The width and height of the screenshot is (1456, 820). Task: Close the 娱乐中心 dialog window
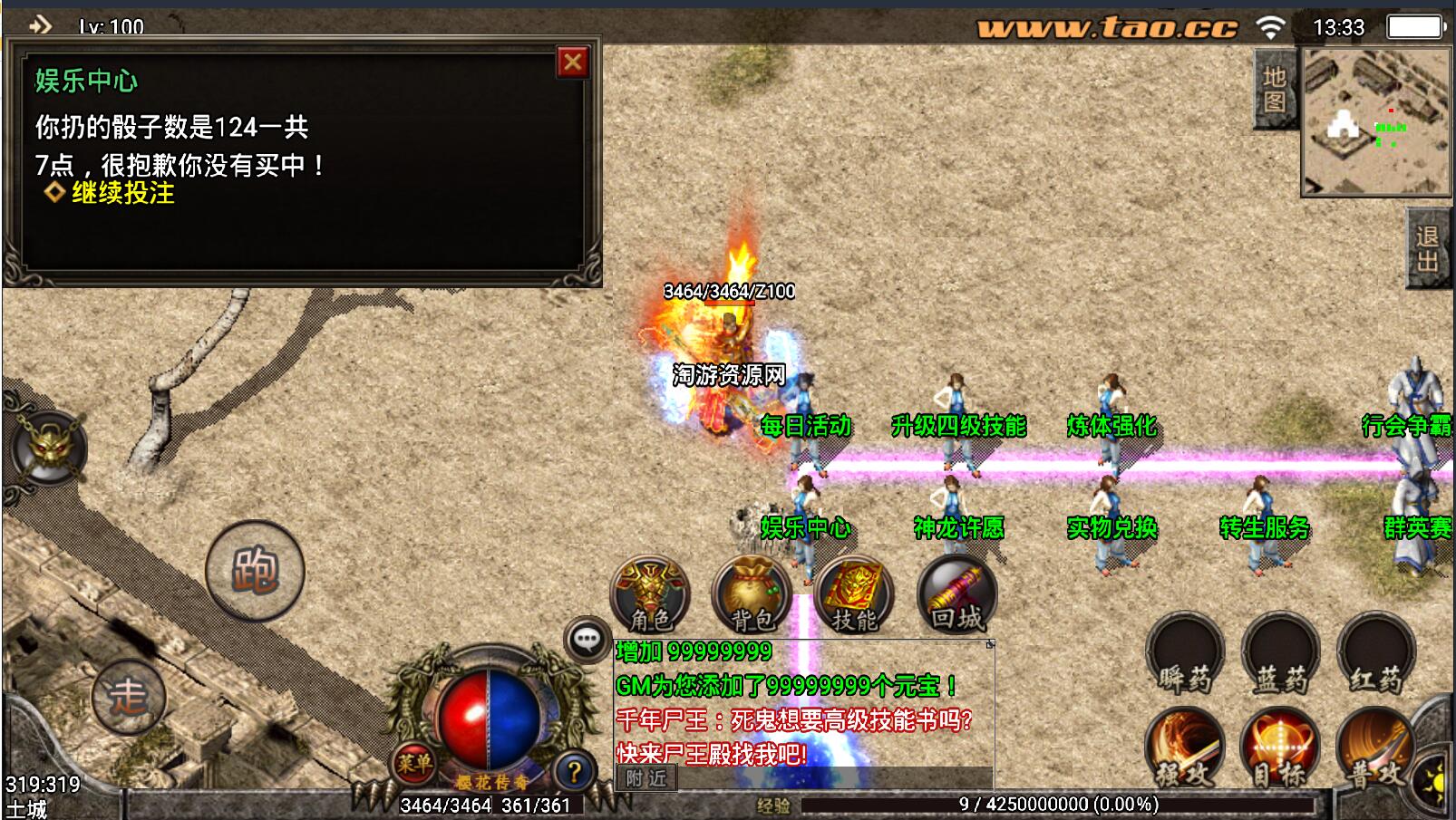coord(572,63)
